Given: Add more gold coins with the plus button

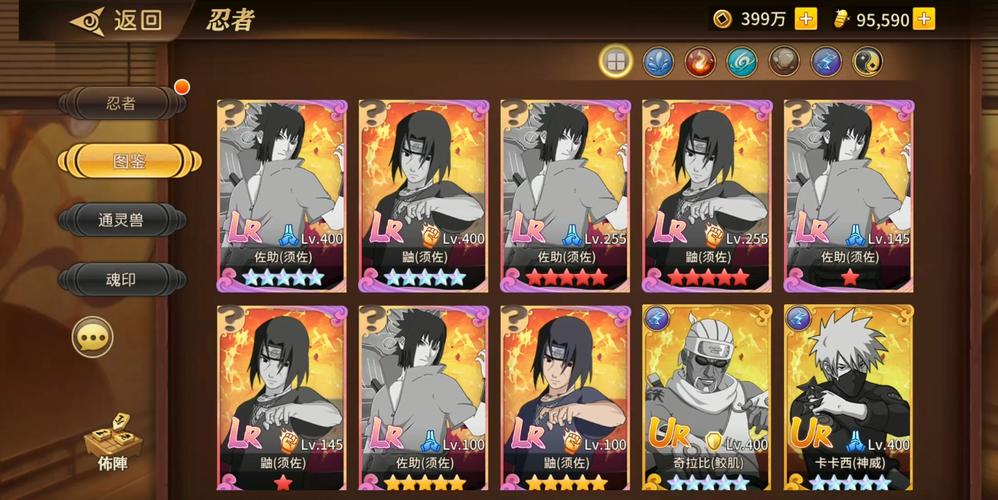Looking at the screenshot, I should pyautogui.click(x=806, y=19).
